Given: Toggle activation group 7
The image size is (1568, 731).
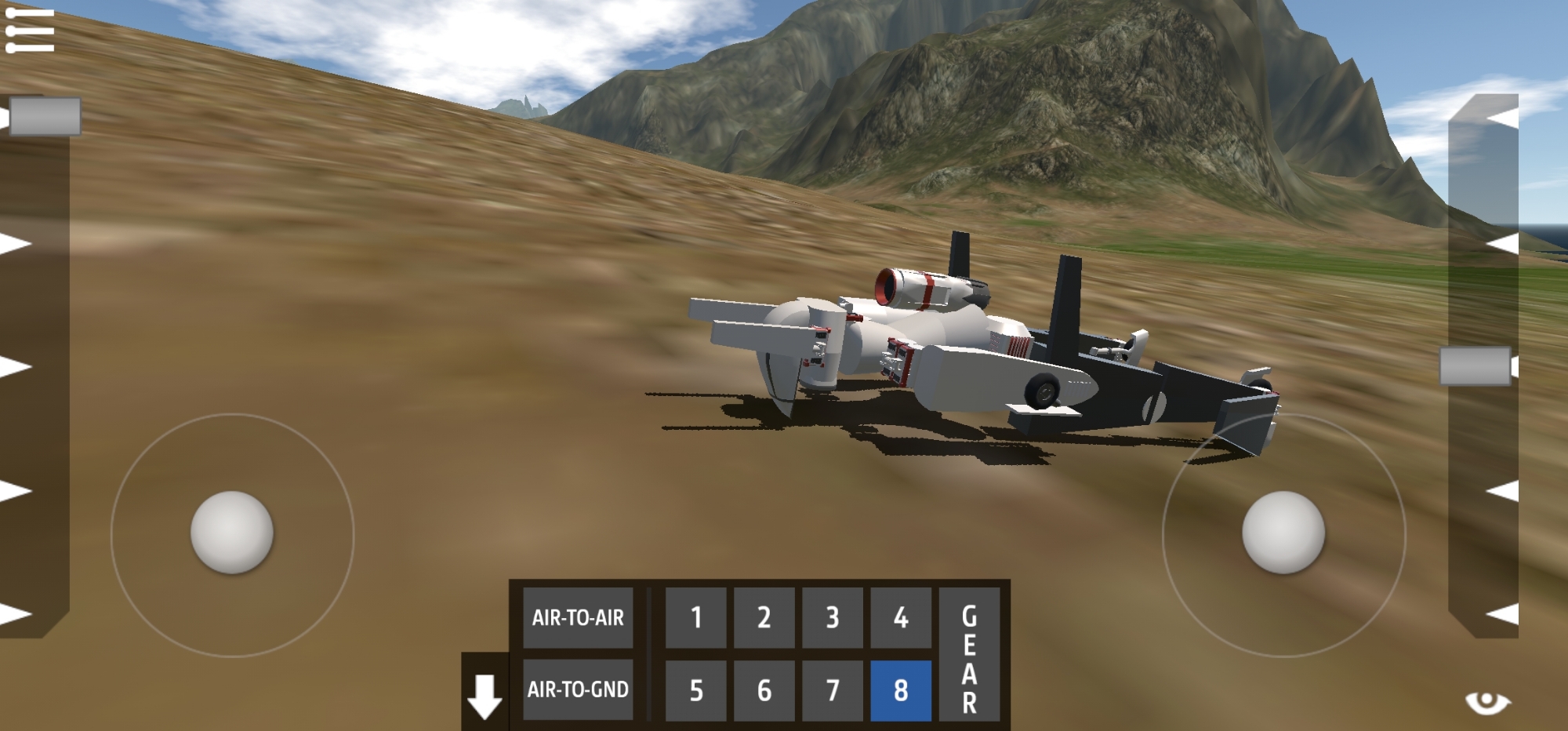Looking at the screenshot, I should click(833, 690).
